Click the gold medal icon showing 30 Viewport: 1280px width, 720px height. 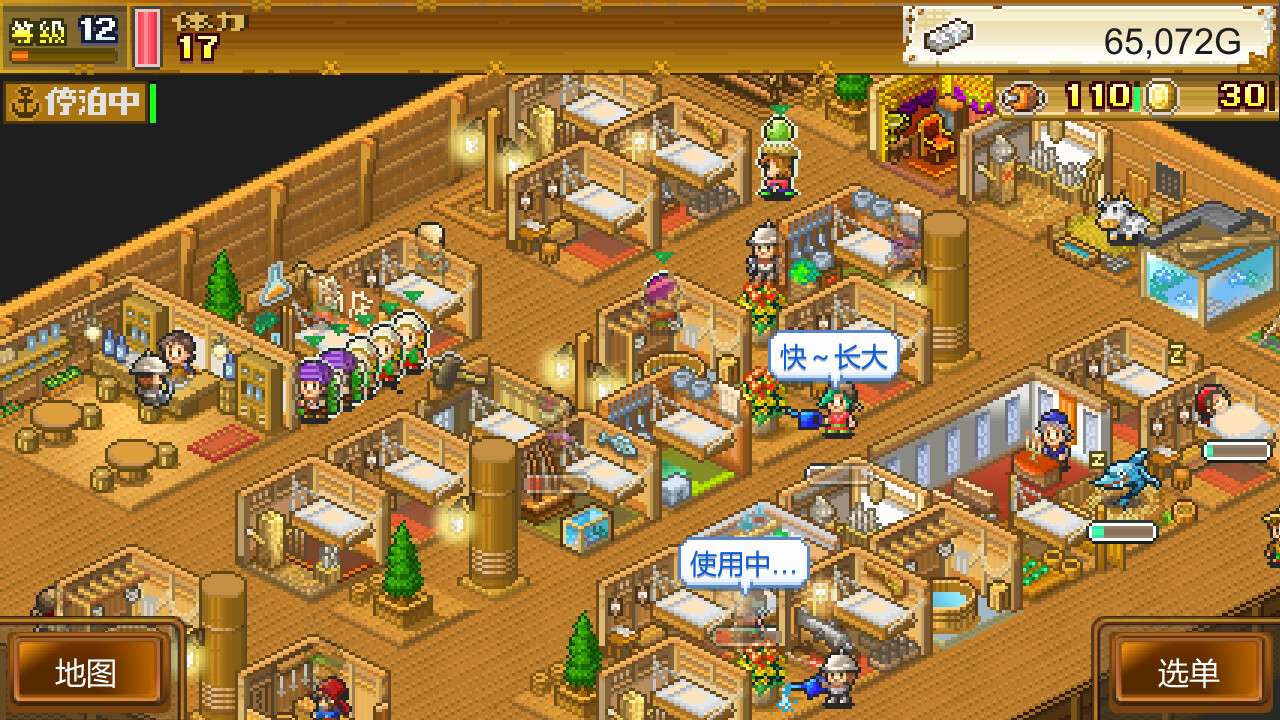pos(1161,99)
